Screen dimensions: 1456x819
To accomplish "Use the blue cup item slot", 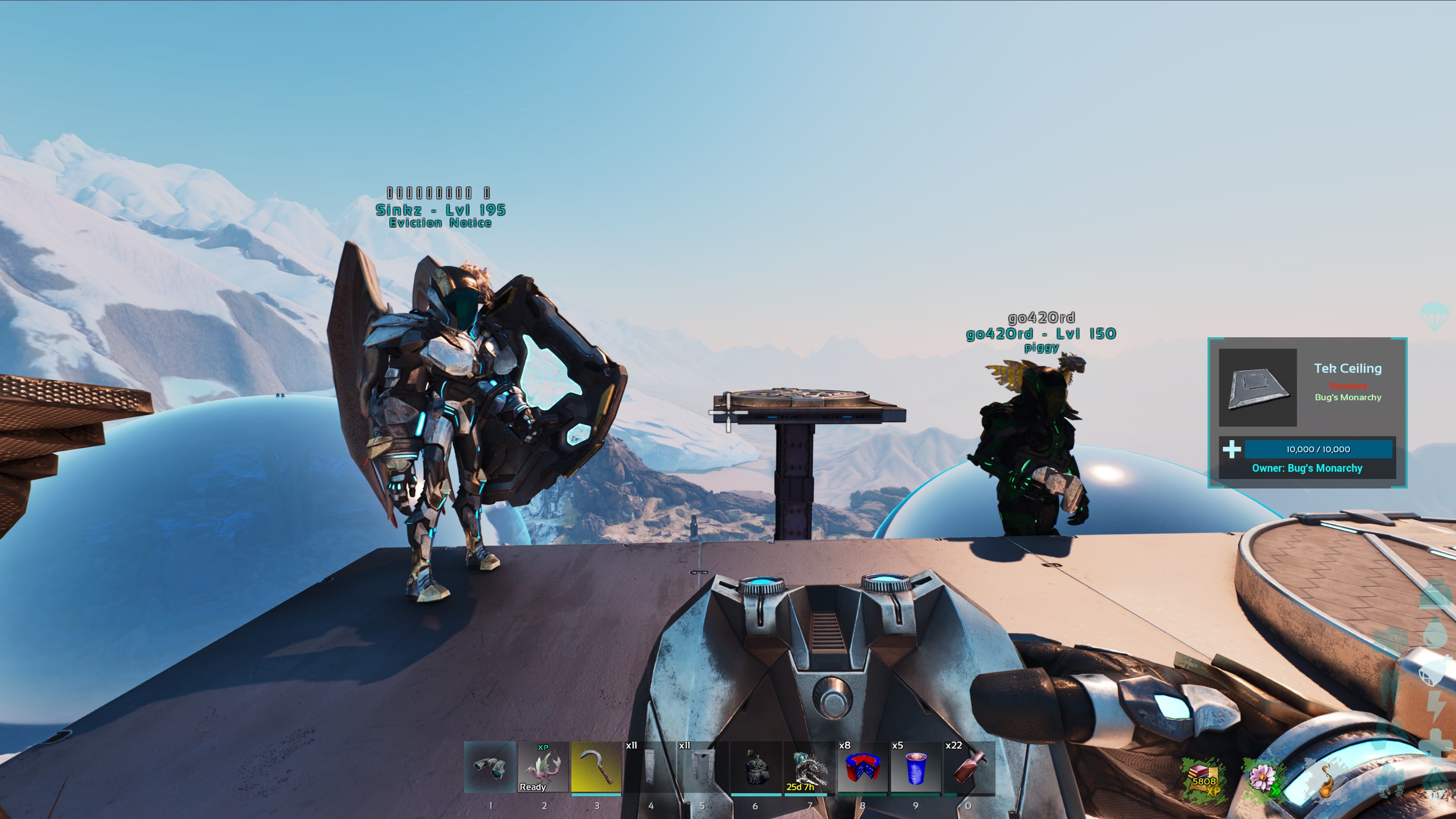I will pos(915,767).
